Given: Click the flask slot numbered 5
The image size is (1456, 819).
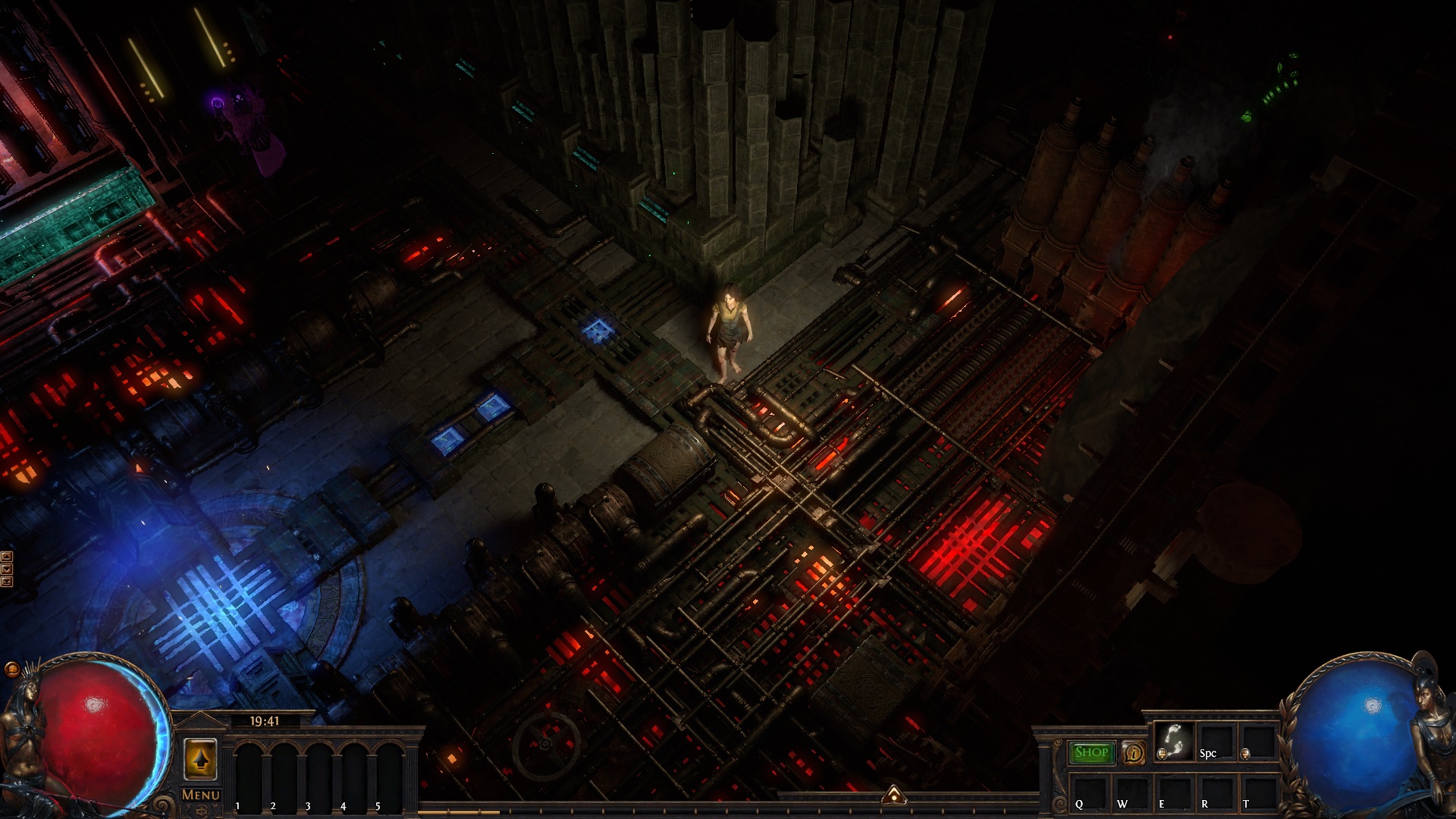Looking at the screenshot, I should [x=389, y=773].
